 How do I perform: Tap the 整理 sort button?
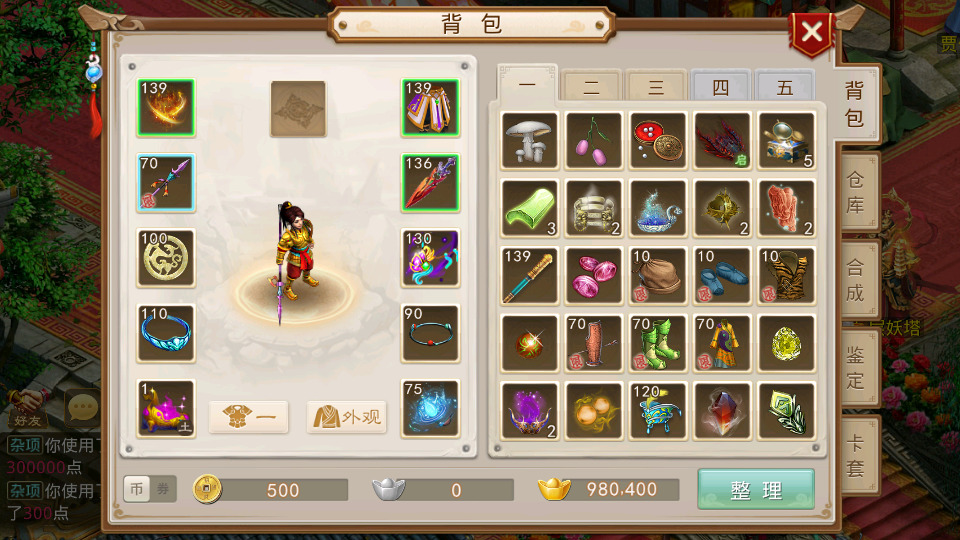click(x=756, y=490)
